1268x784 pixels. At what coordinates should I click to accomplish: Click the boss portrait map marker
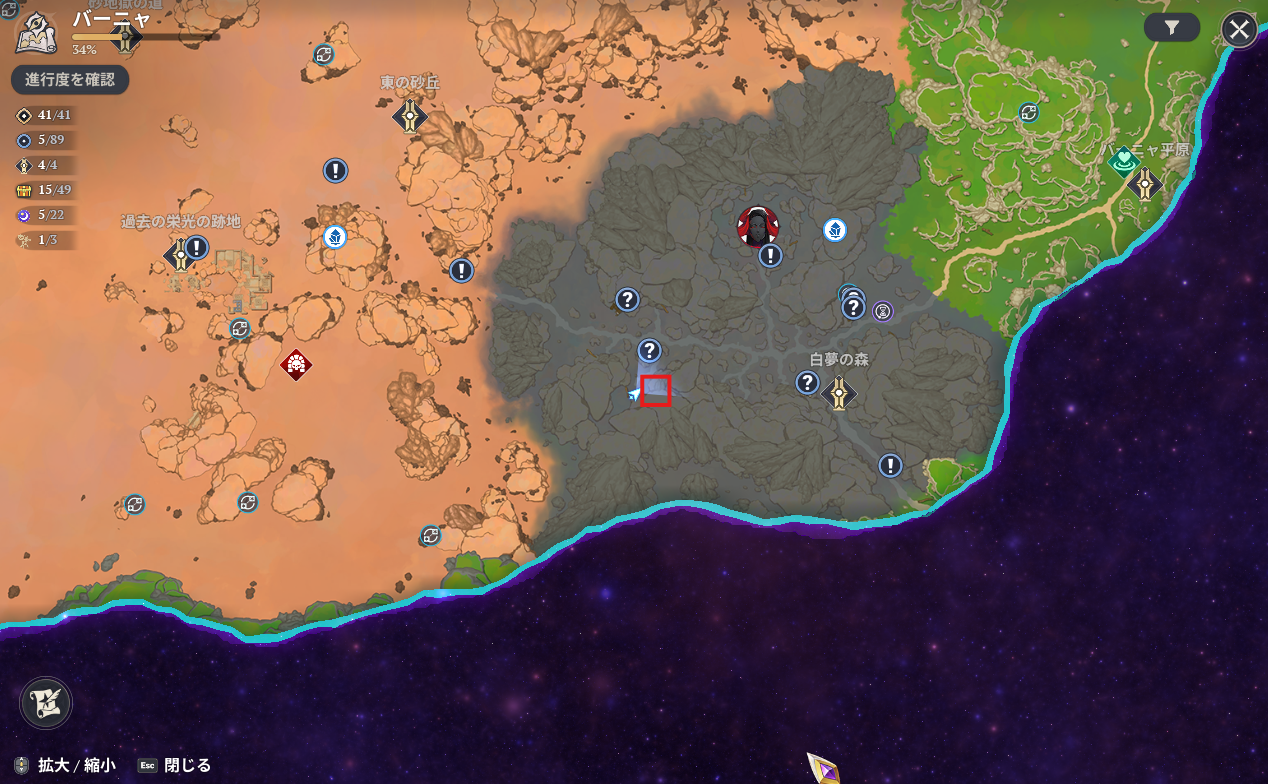(x=757, y=226)
